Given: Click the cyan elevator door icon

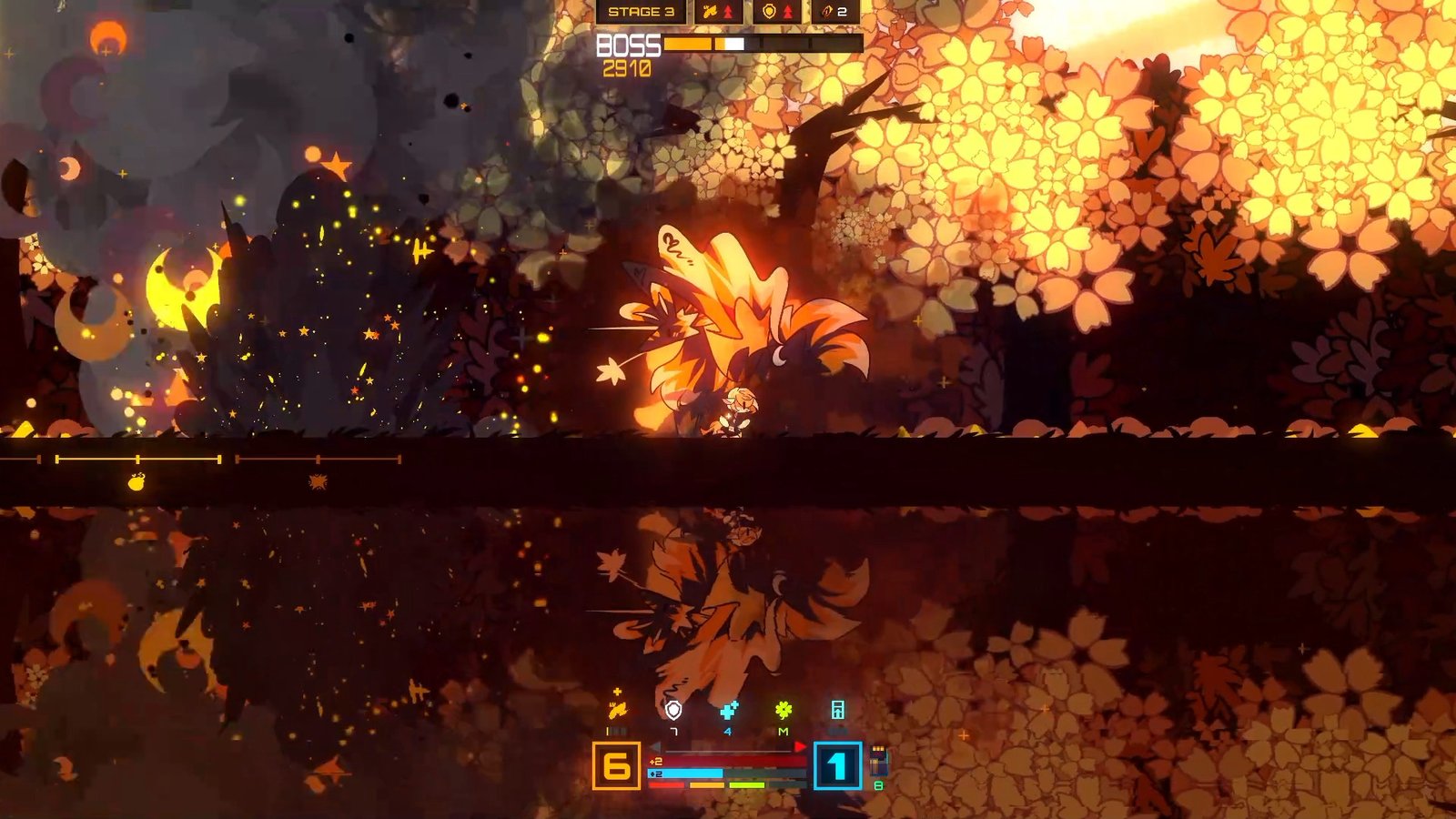Looking at the screenshot, I should (x=838, y=710).
